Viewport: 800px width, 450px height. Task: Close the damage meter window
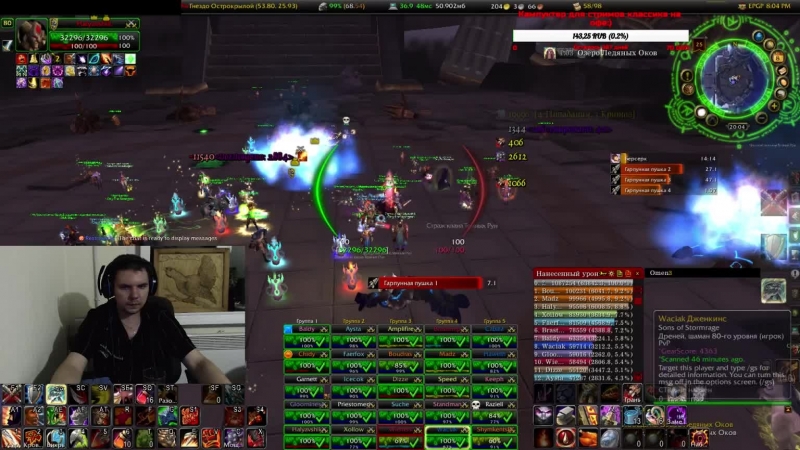(639, 272)
